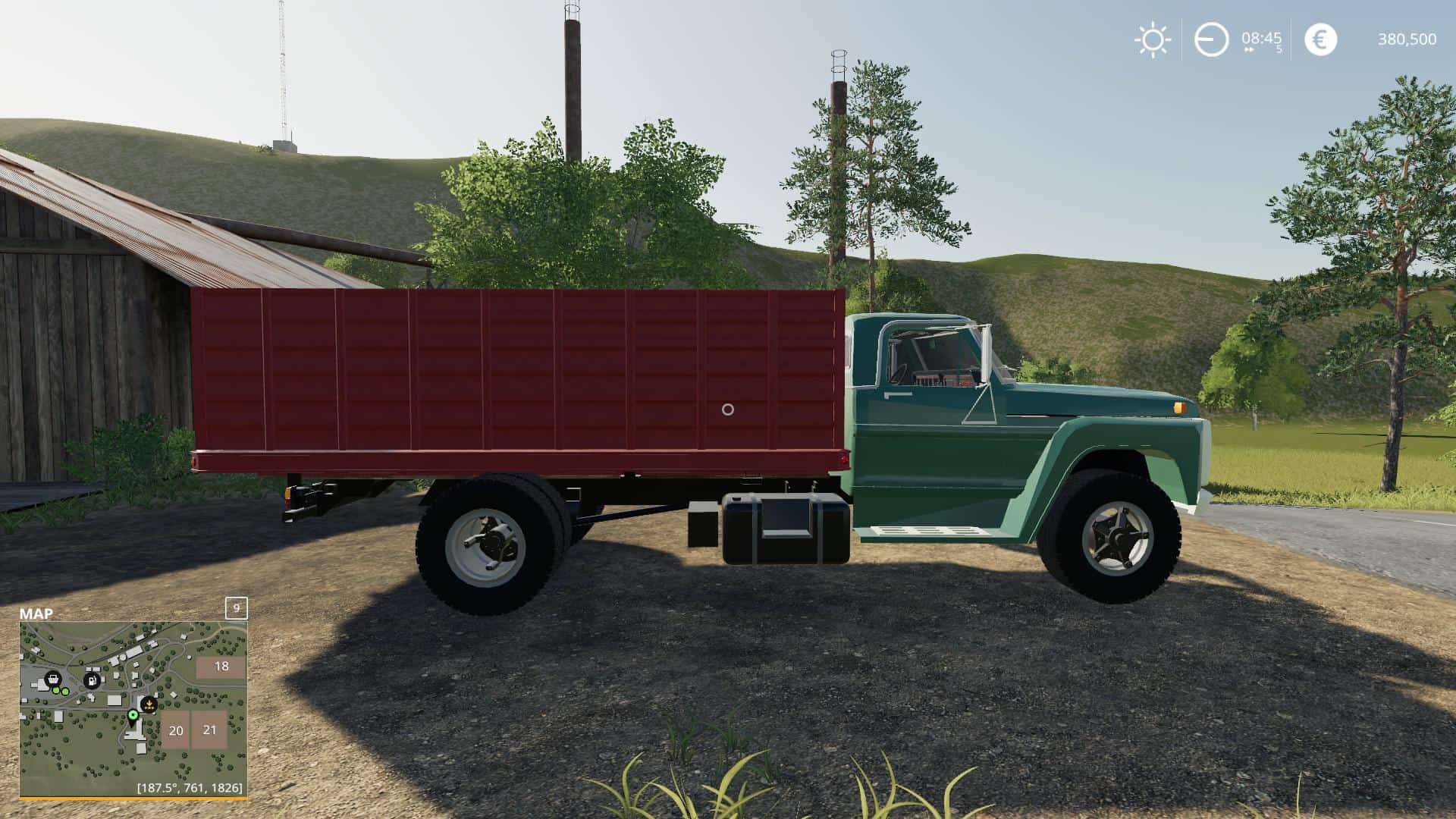
Task: Click field 20 on the minimap
Action: (175, 731)
